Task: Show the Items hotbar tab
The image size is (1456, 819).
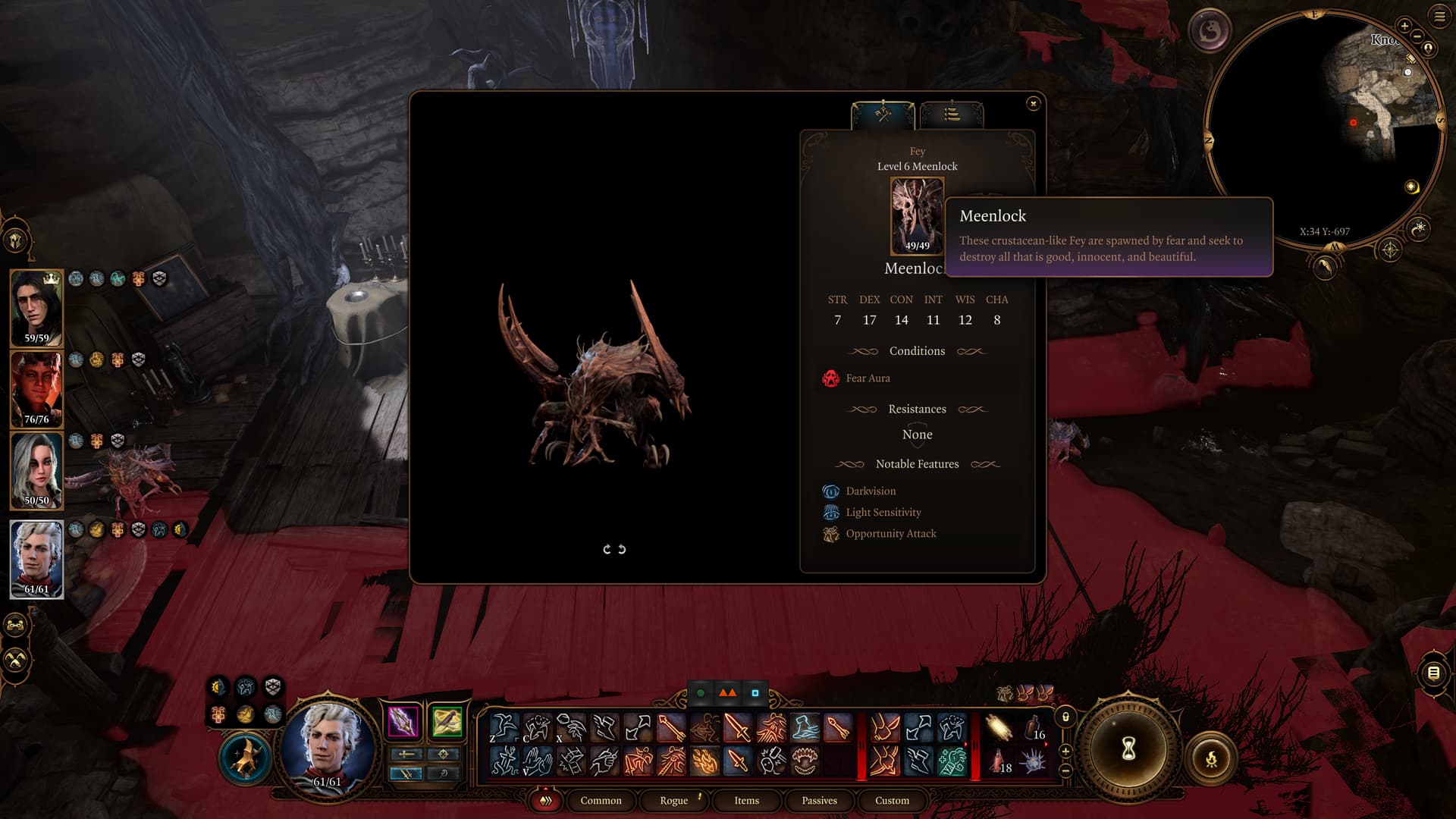Action: tap(746, 801)
